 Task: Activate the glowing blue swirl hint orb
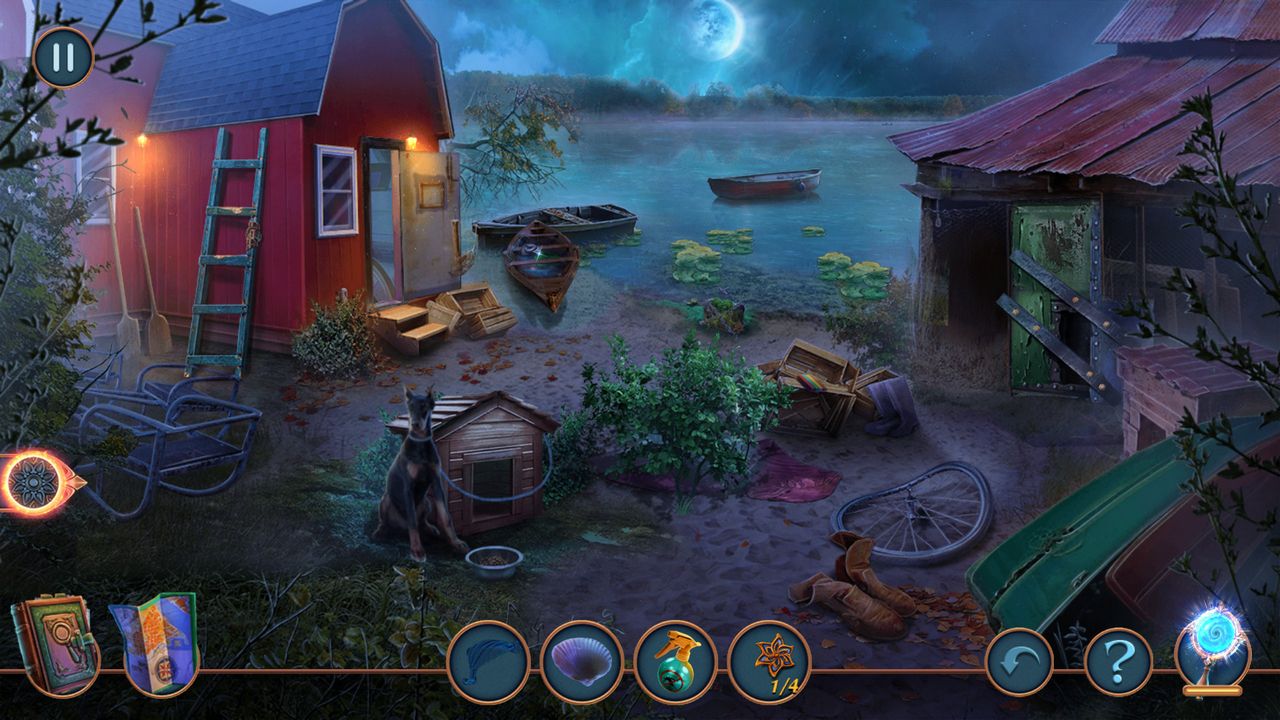pyautogui.click(x=1212, y=645)
